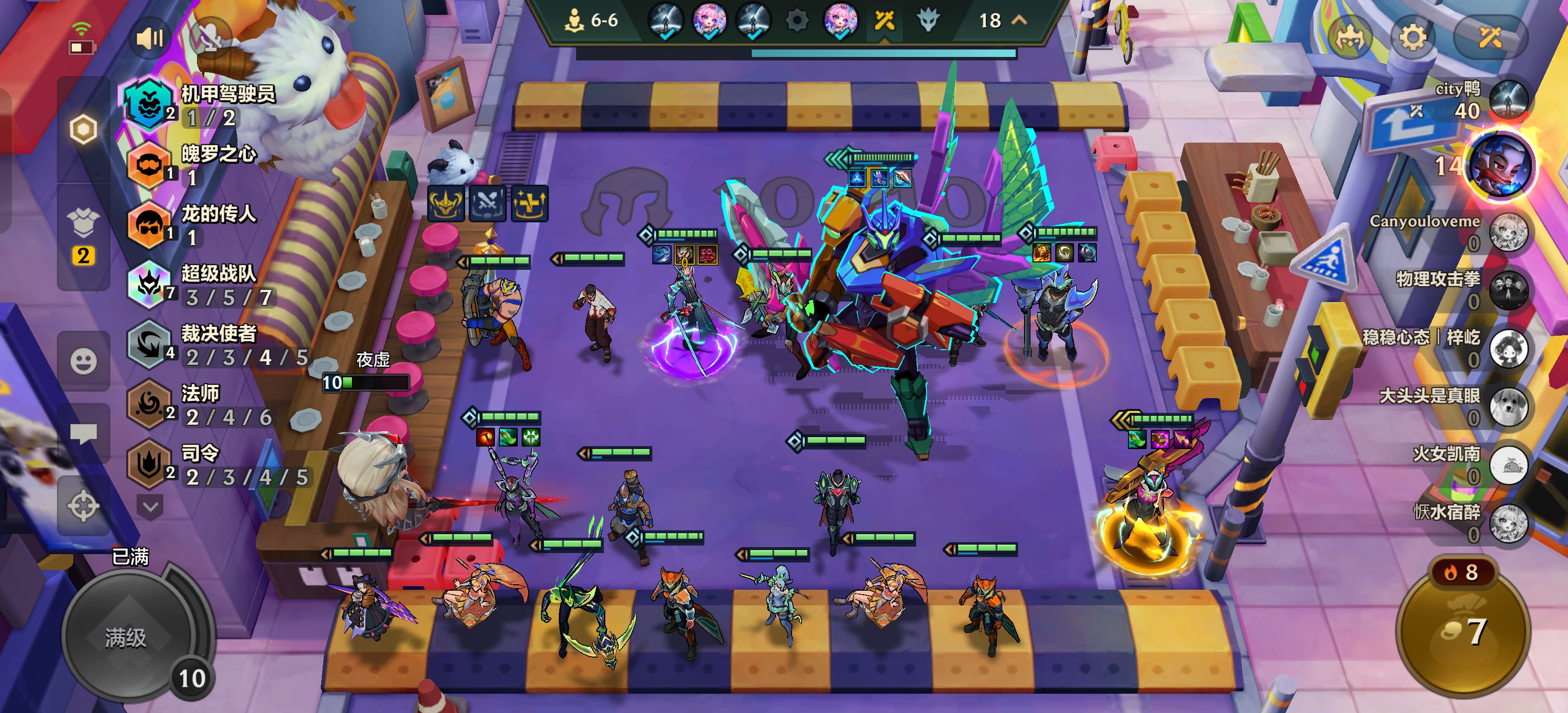Open the gold pouch shop button
Screen dimensions: 1568x713
tap(1462, 631)
